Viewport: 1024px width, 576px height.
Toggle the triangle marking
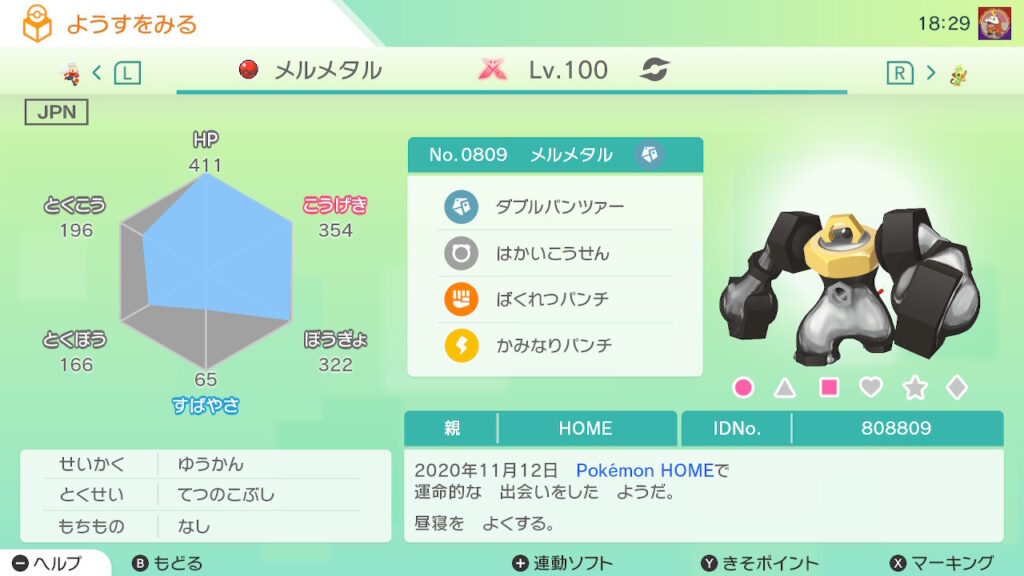tap(786, 387)
